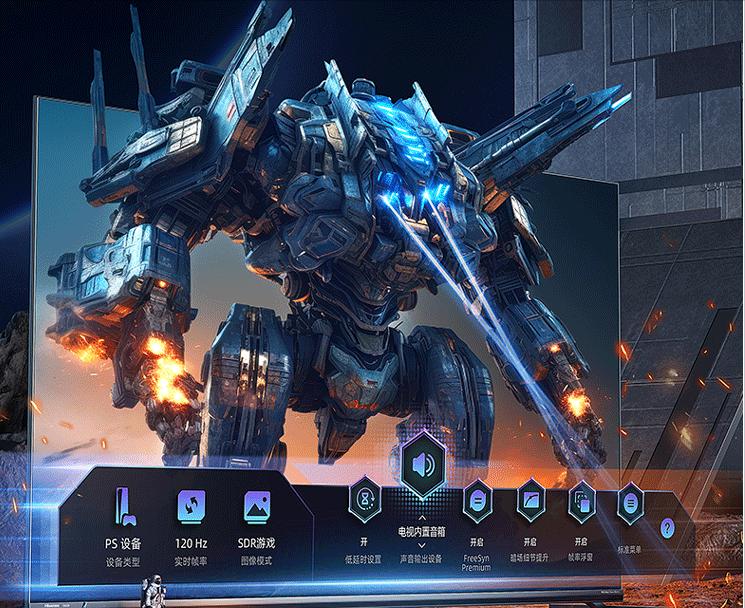
Task: Toggle 暗场细节提升 dark detail enhancement
Action: coord(530,499)
